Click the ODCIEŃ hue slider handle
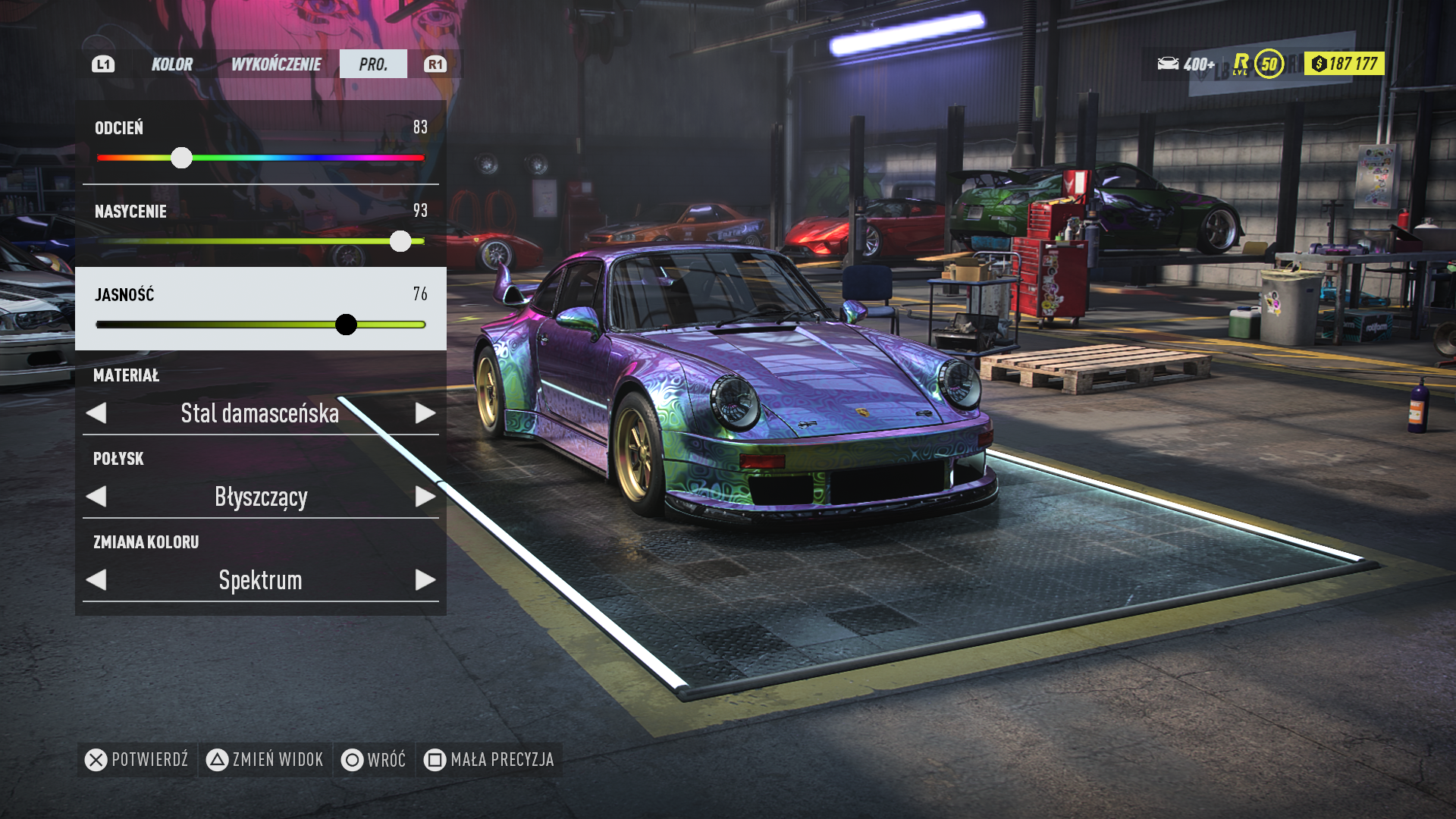 point(181,158)
